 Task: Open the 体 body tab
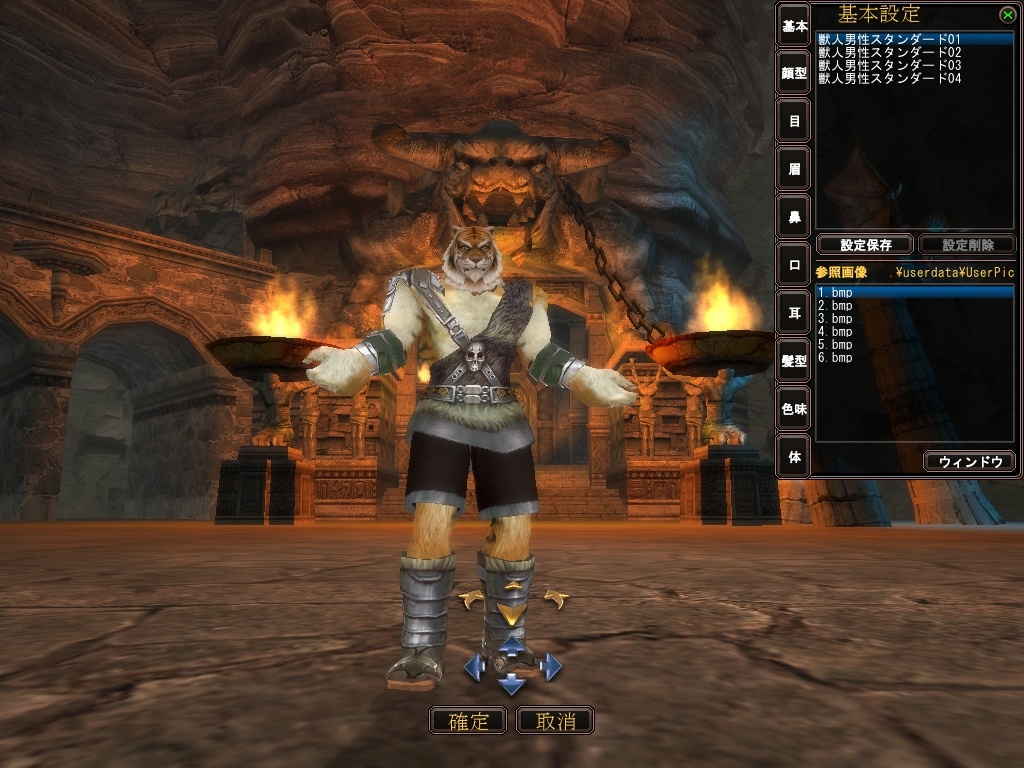(794, 457)
